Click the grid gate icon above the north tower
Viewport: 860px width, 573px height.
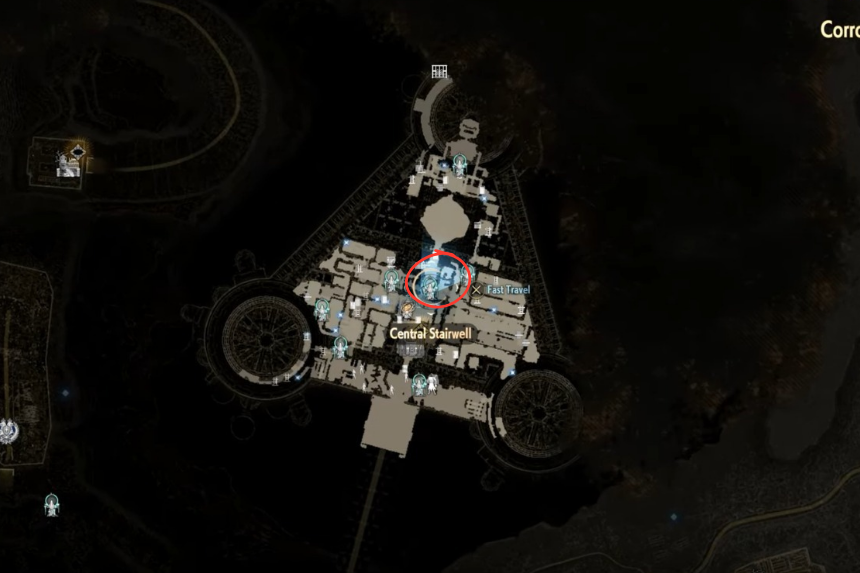pos(438,71)
